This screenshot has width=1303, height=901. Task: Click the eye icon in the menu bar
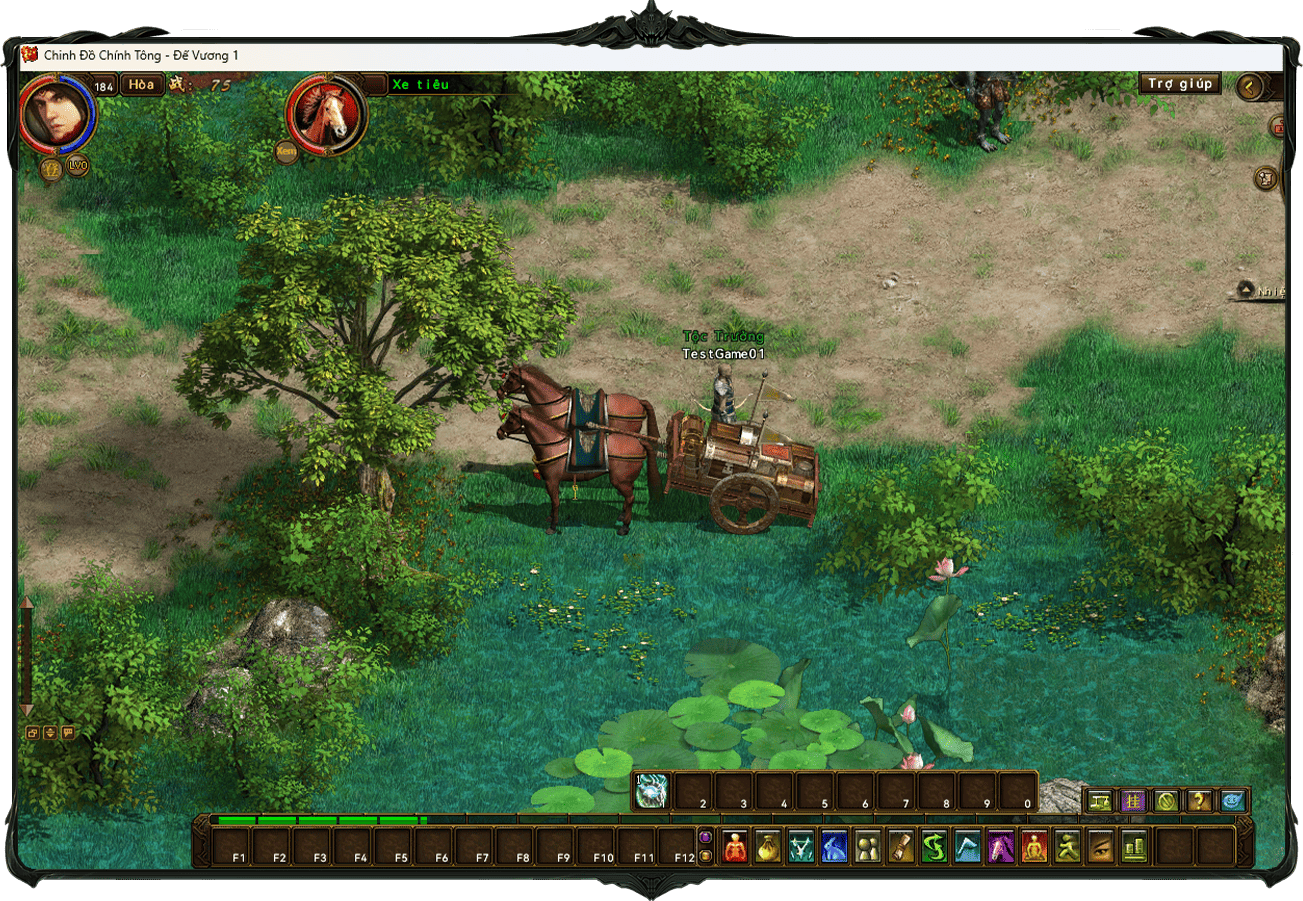1099,846
